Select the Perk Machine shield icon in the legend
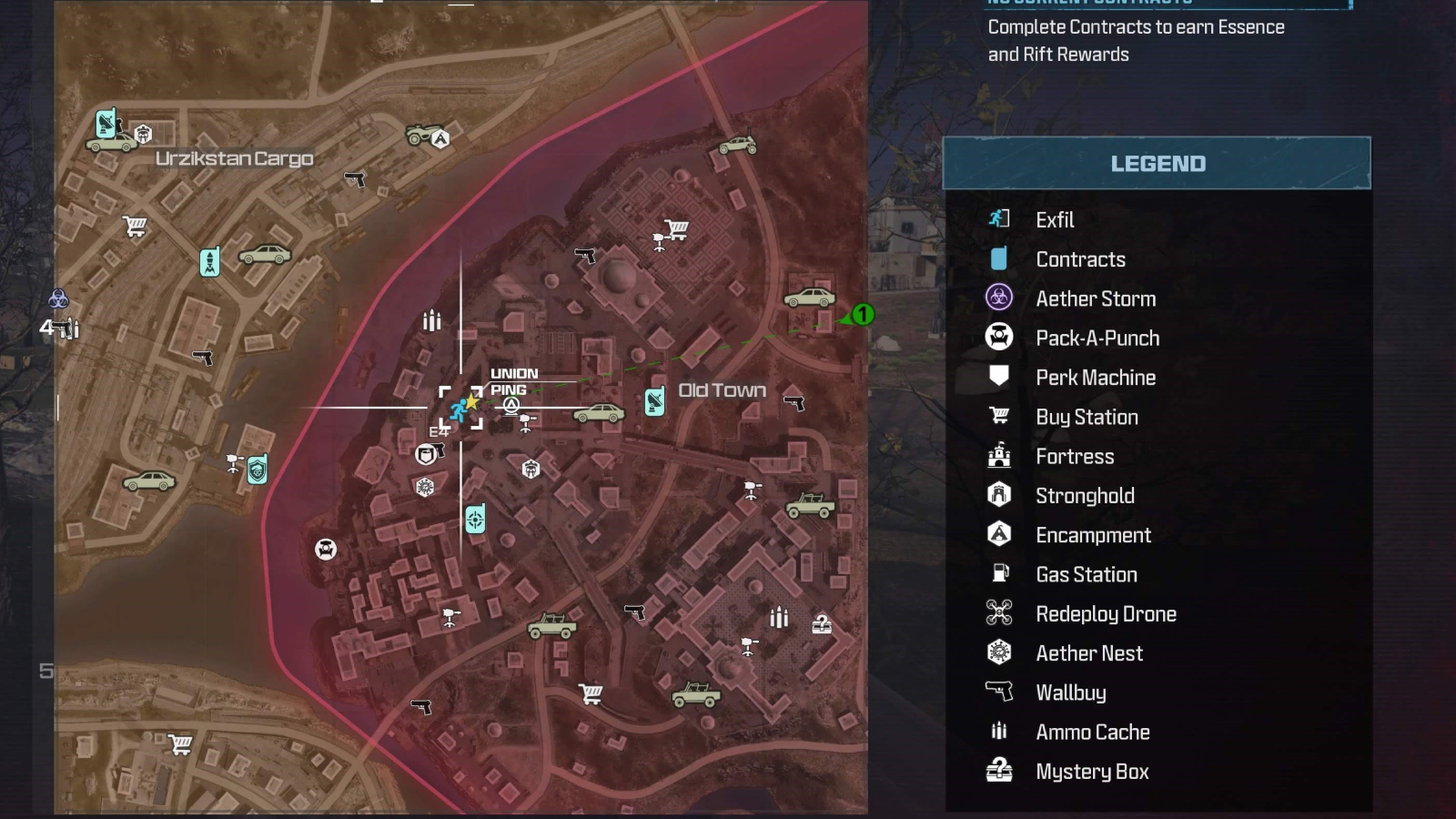 (x=1000, y=377)
